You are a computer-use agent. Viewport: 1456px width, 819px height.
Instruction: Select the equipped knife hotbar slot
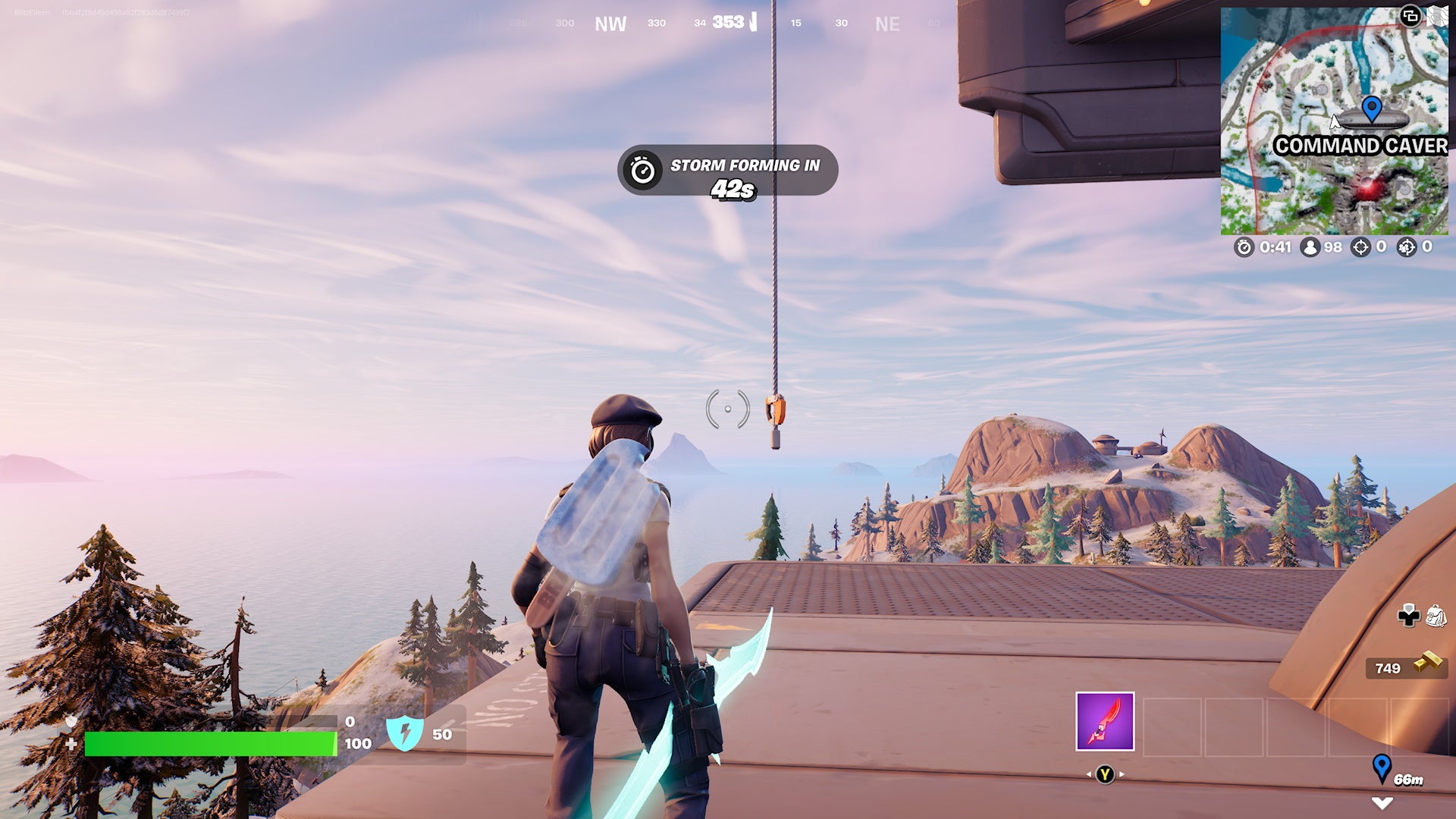1105,721
